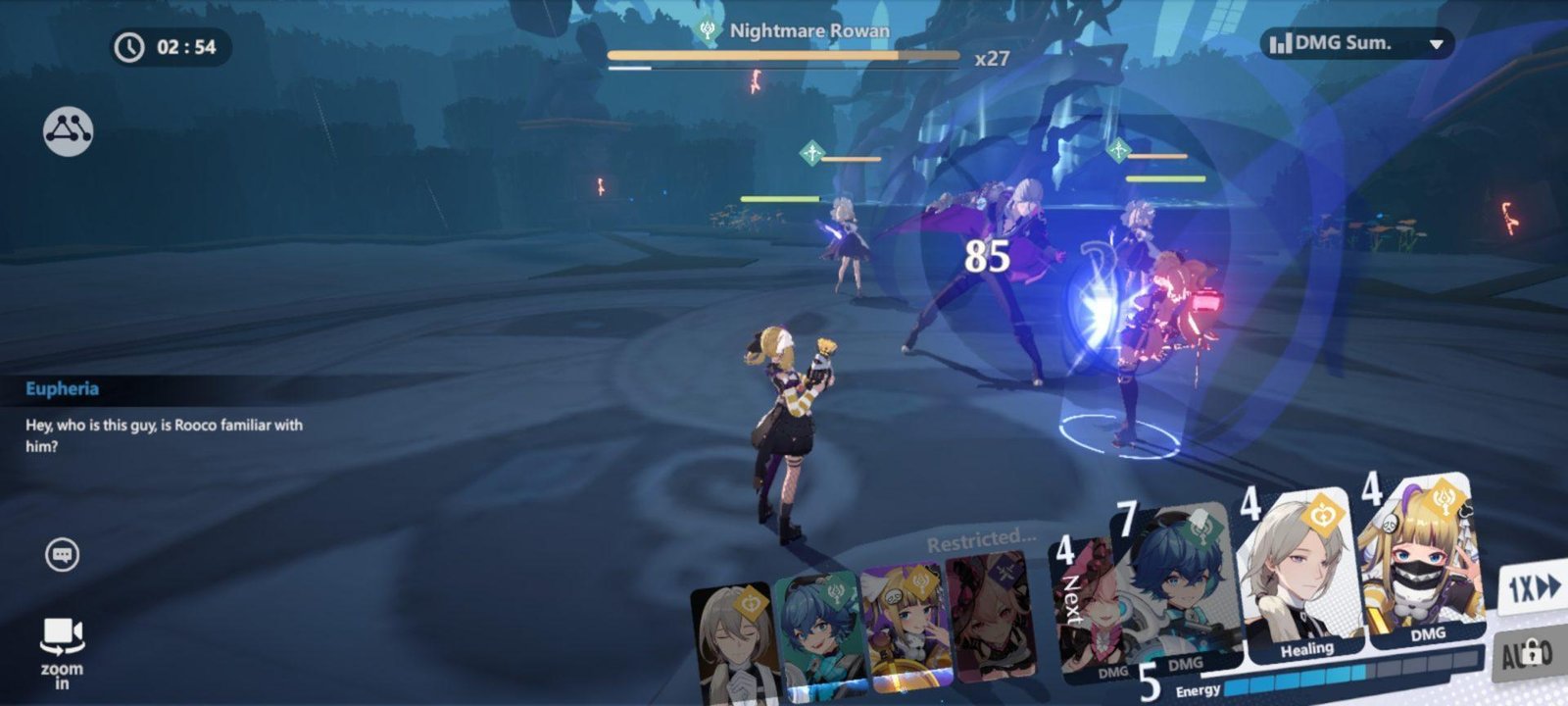Image resolution: width=1568 pixels, height=706 pixels.
Task: Open the DMG Sum. dropdown arrow
Action: click(1435, 43)
